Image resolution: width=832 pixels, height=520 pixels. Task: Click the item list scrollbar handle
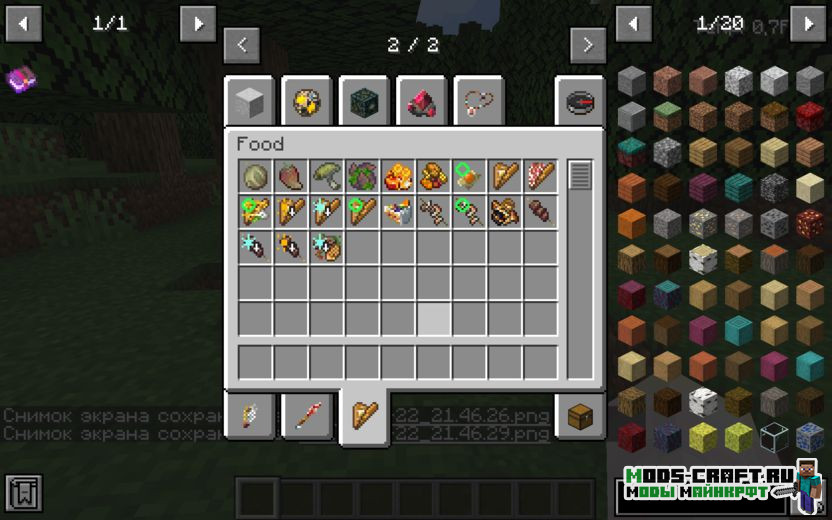[x=580, y=176]
